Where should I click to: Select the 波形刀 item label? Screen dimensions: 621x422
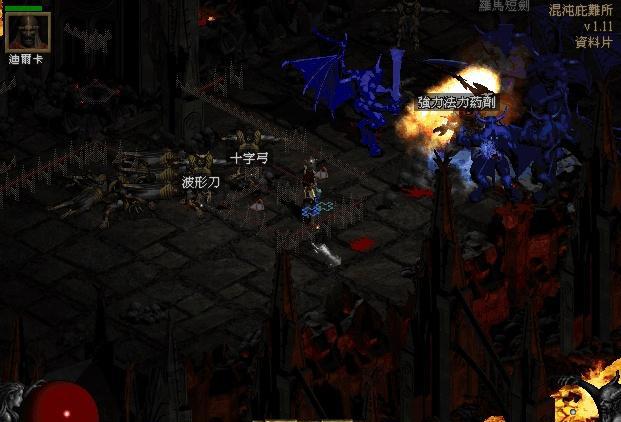[200, 182]
